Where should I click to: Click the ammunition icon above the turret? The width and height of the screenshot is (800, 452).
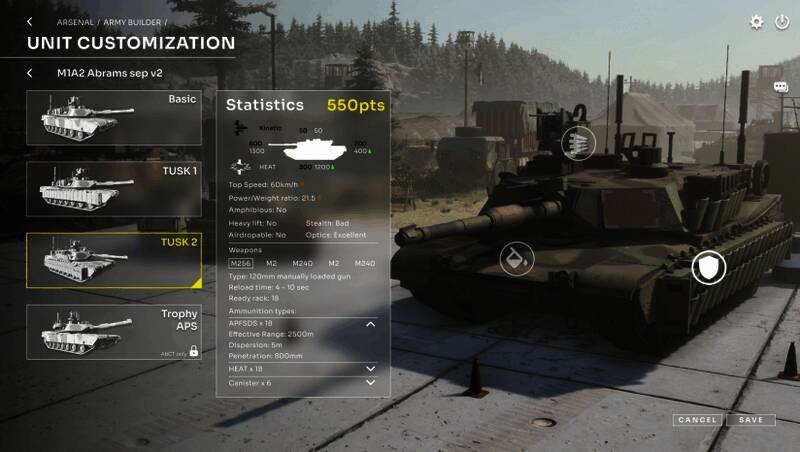(578, 144)
